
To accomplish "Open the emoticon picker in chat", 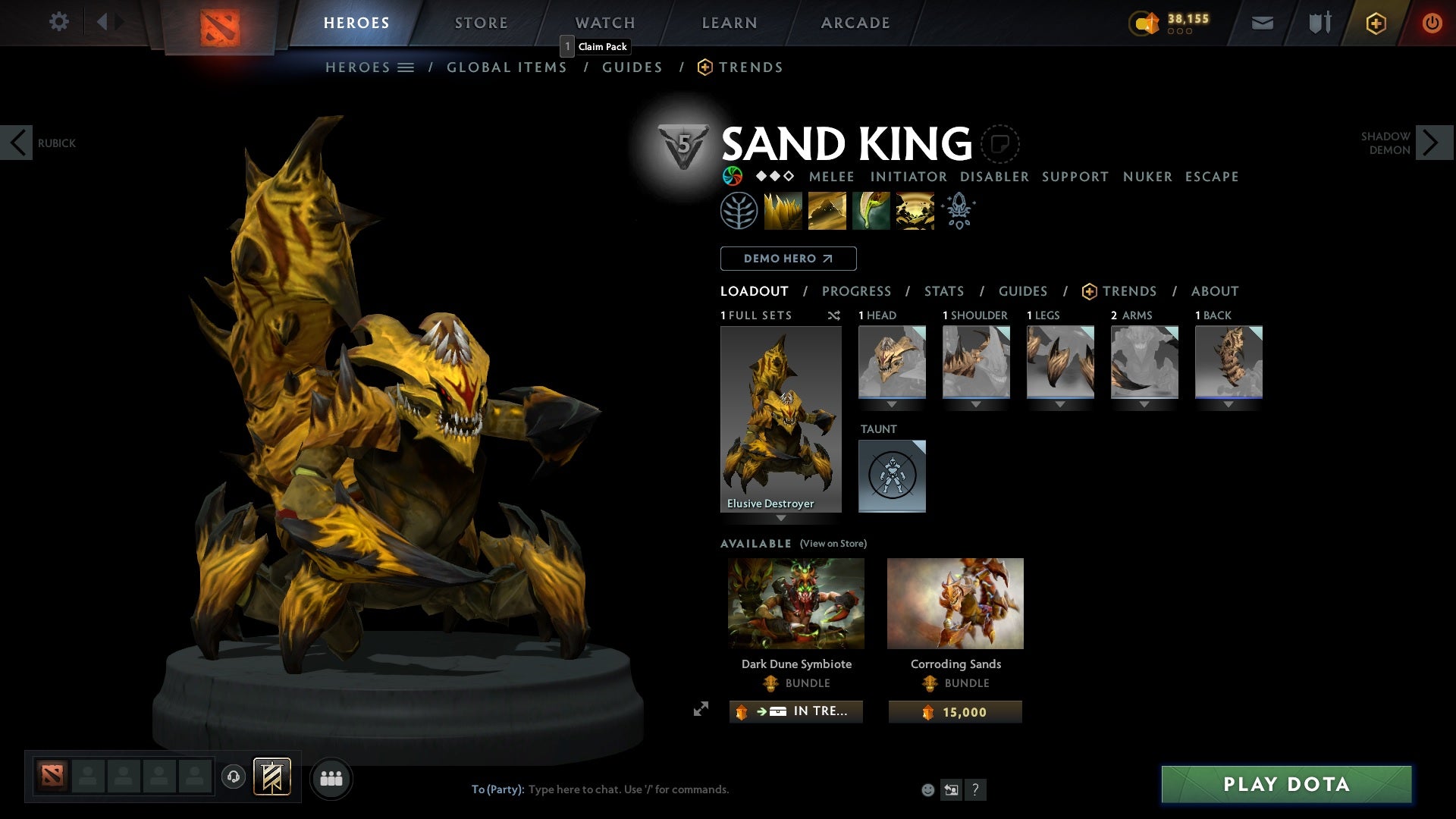I will pyautogui.click(x=928, y=789).
